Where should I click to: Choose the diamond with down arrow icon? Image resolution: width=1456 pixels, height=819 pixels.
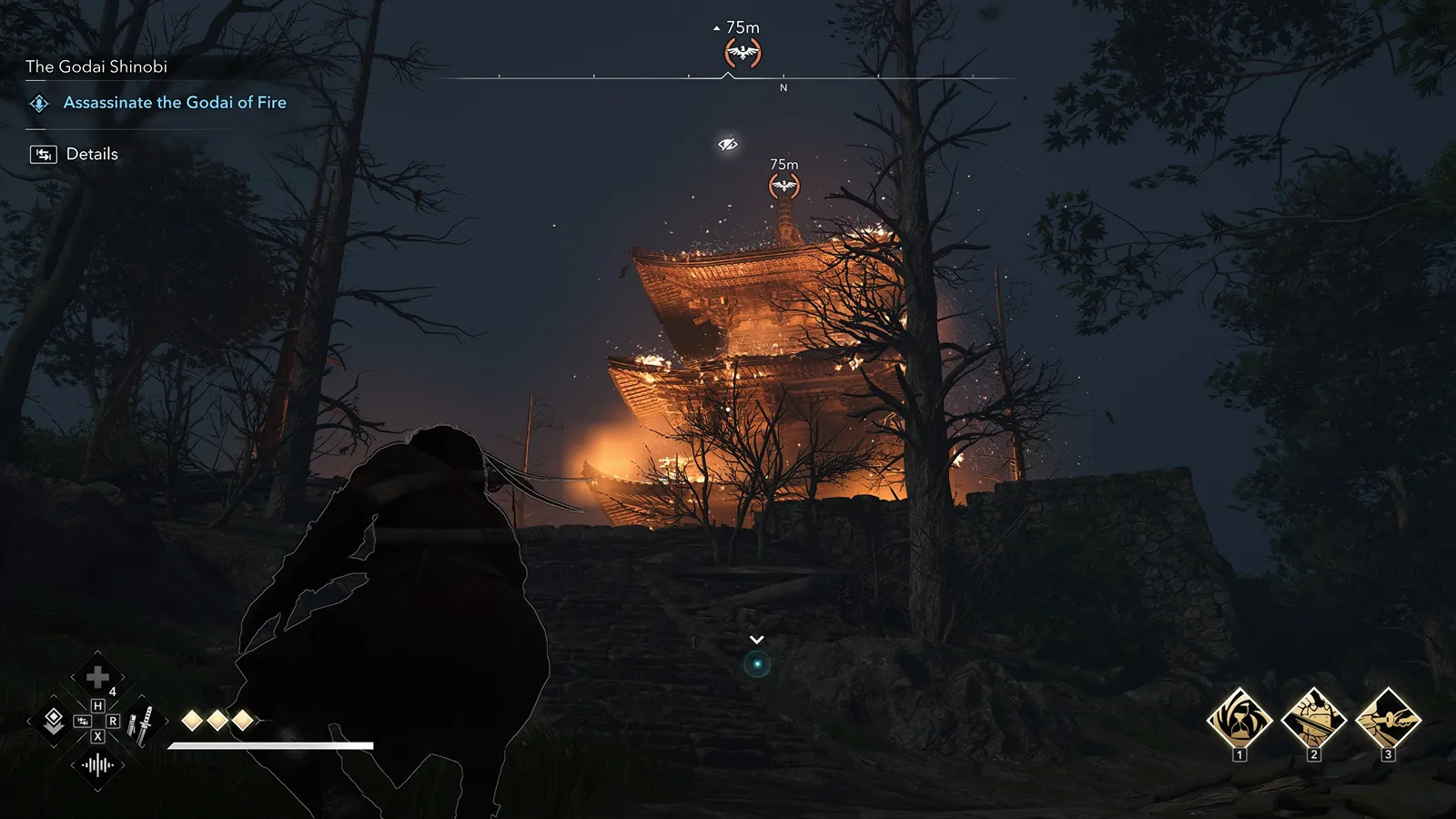coord(54,722)
